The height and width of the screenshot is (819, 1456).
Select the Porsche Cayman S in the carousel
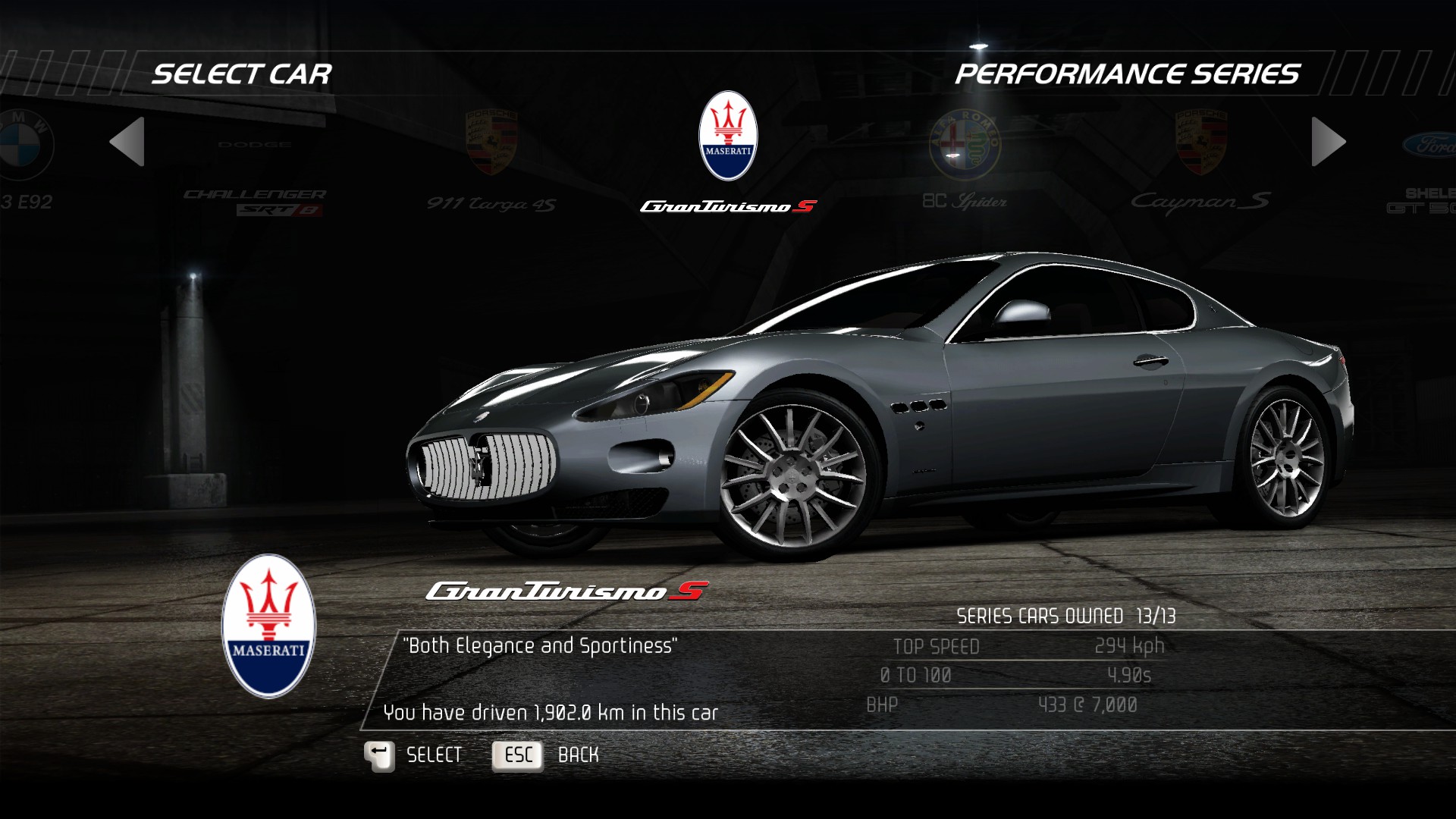click(x=1200, y=159)
